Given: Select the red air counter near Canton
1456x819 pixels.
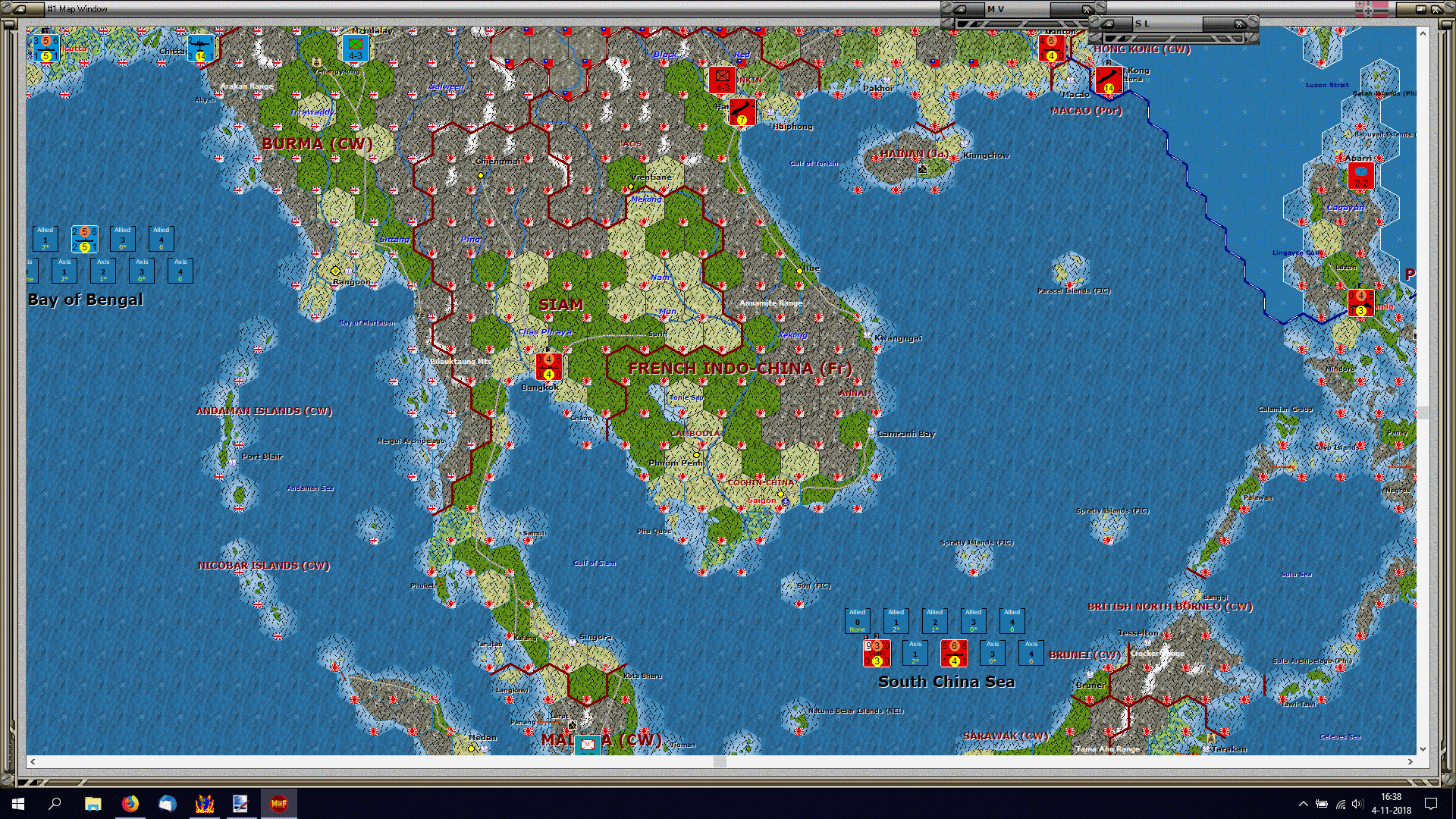Looking at the screenshot, I should click(1051, 48).
